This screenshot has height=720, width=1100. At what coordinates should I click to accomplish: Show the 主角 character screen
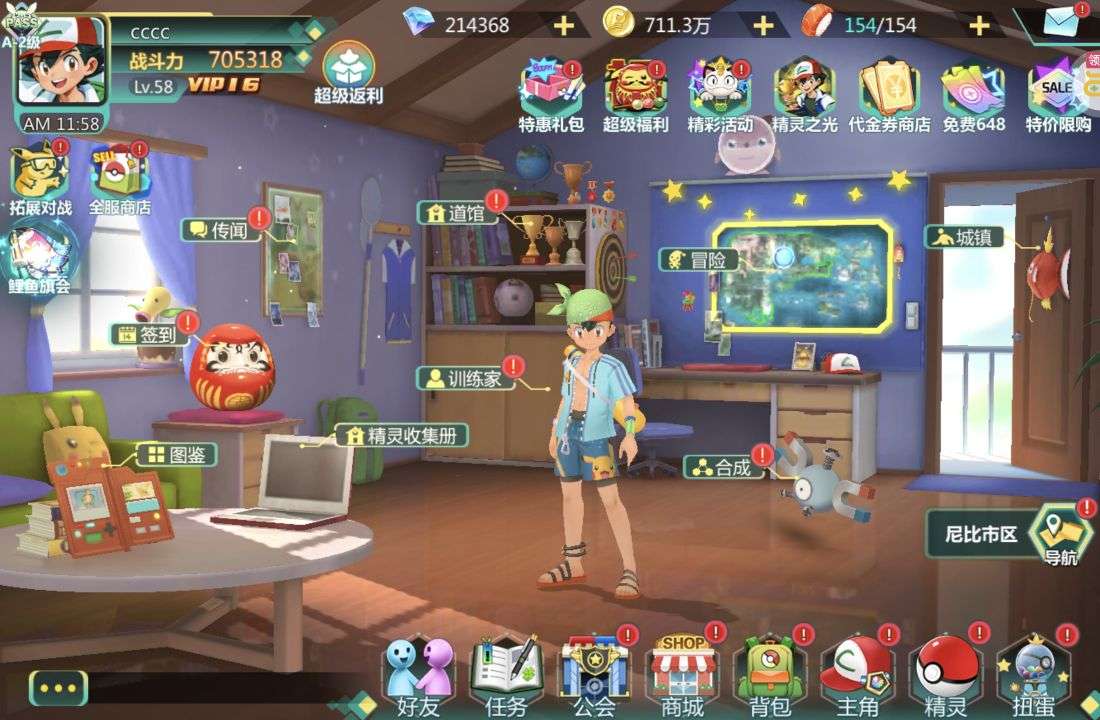[857, 677]
